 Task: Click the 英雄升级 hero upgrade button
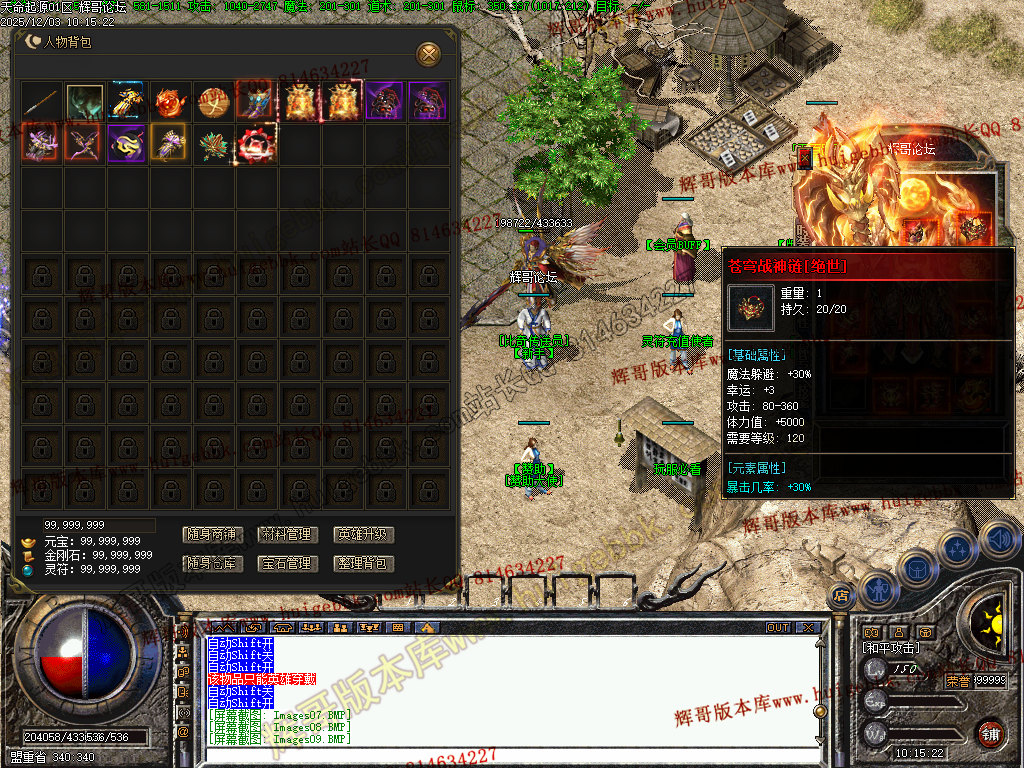coord(363,535)
